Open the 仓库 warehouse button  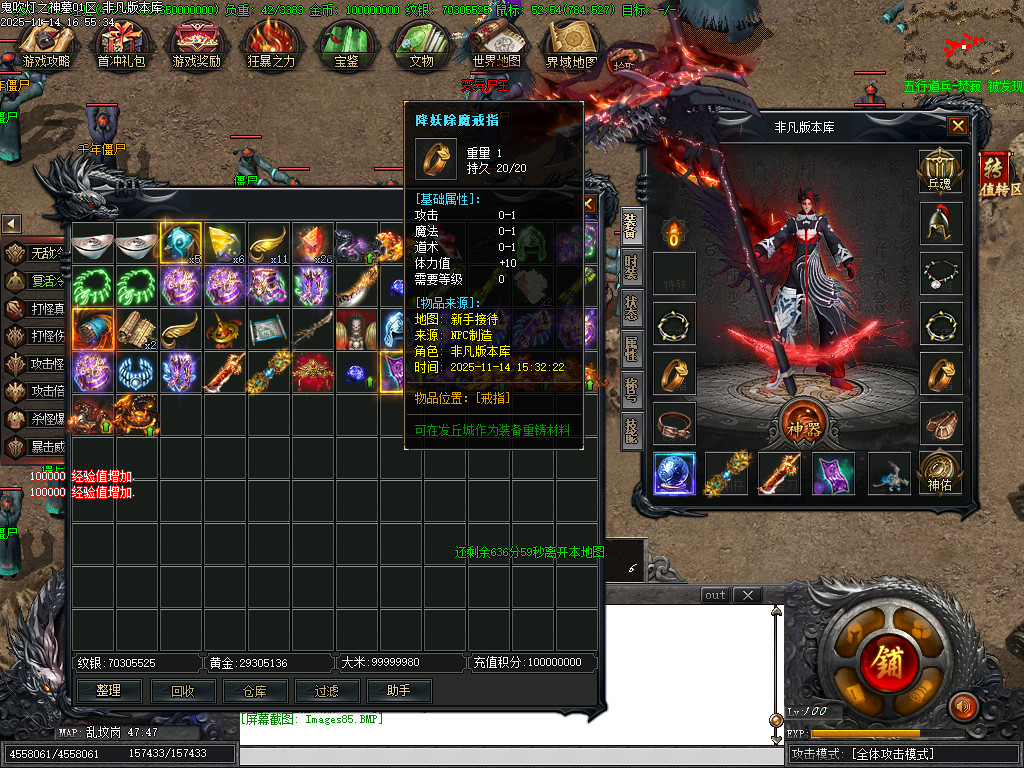click(254, 690)
